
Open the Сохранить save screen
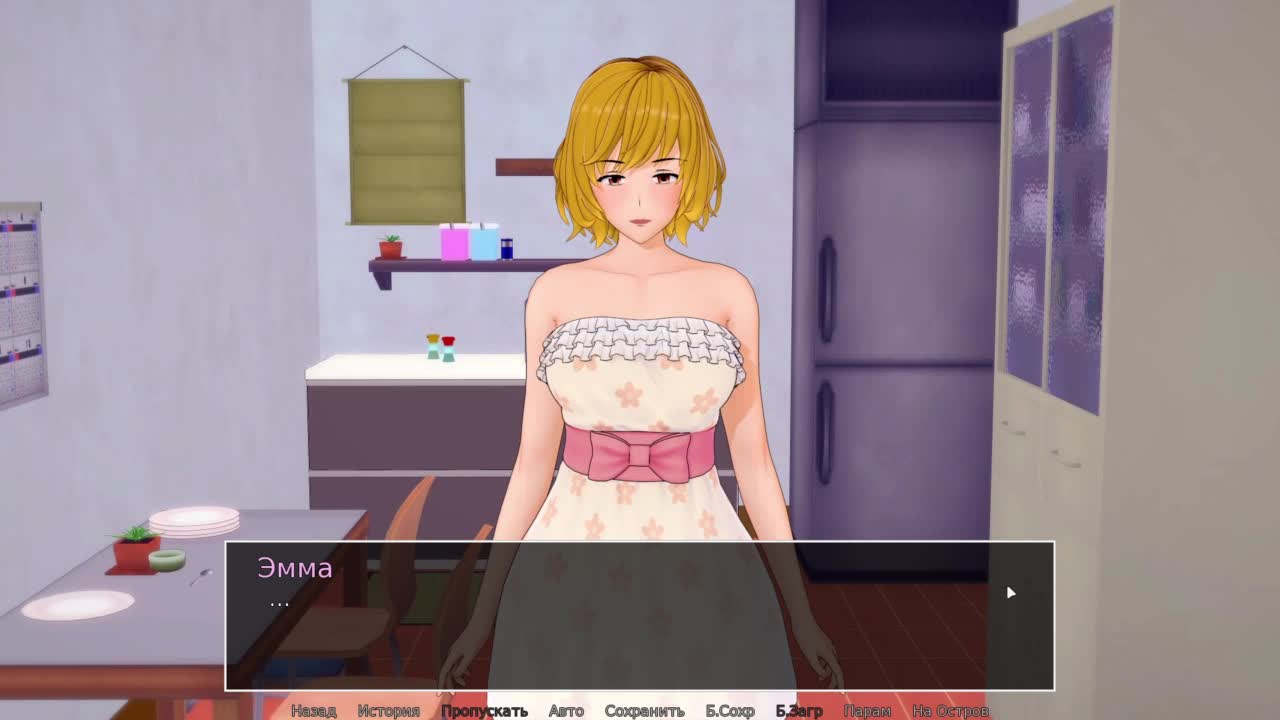coord(644,711)
